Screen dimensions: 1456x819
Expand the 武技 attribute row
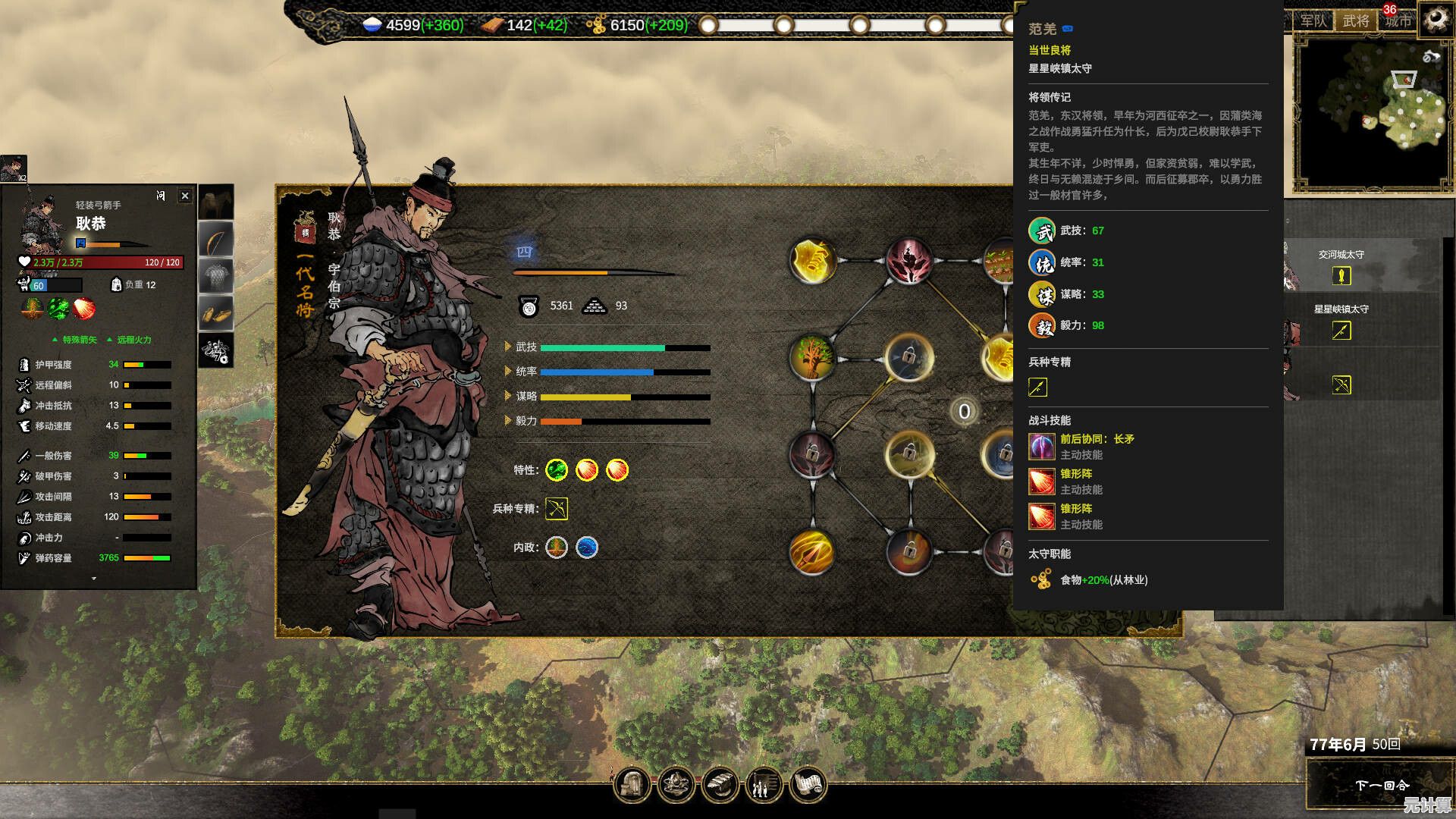point(508,347)
